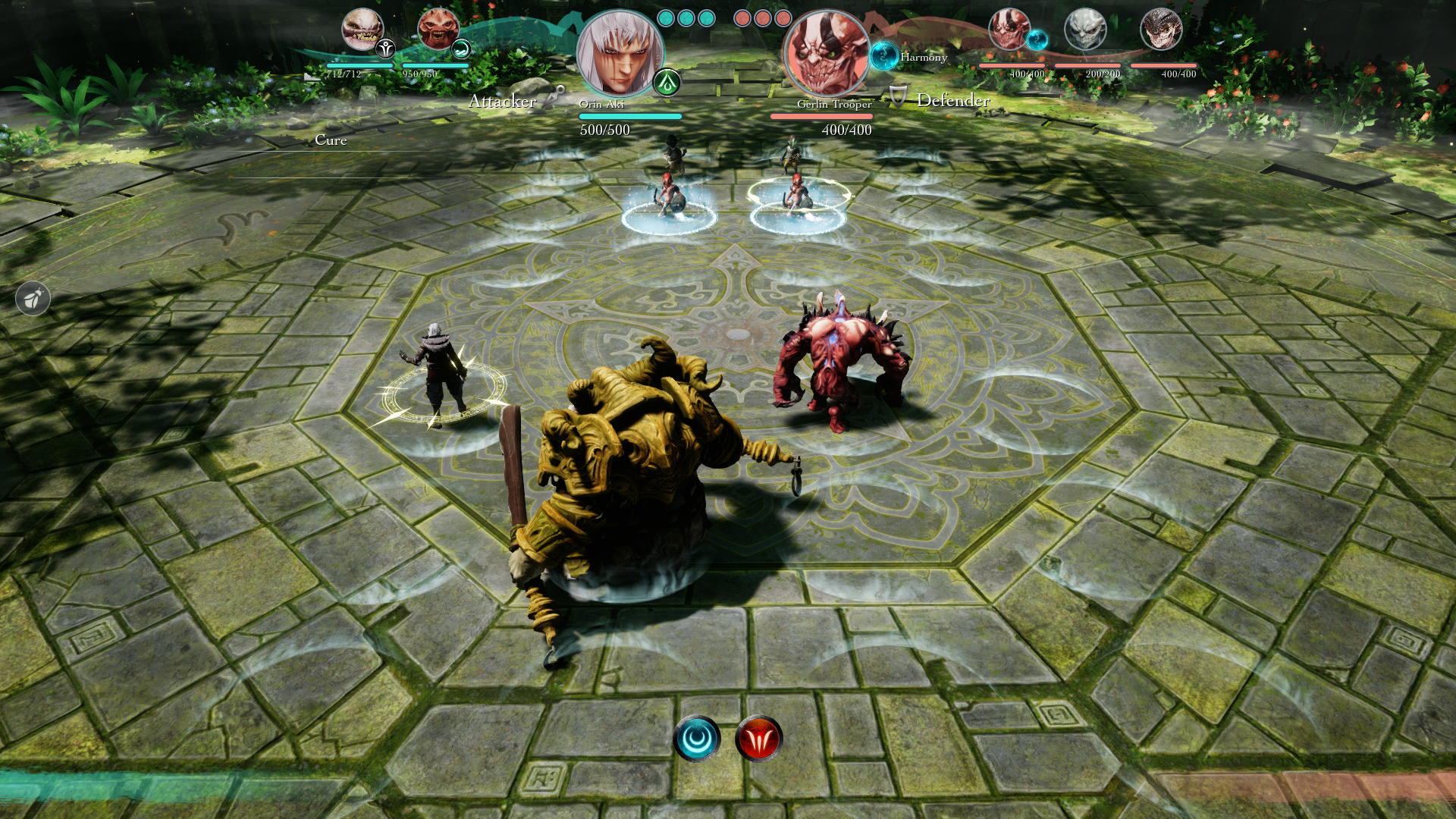Select the grey skull enemy portrait

[1084, 30]
